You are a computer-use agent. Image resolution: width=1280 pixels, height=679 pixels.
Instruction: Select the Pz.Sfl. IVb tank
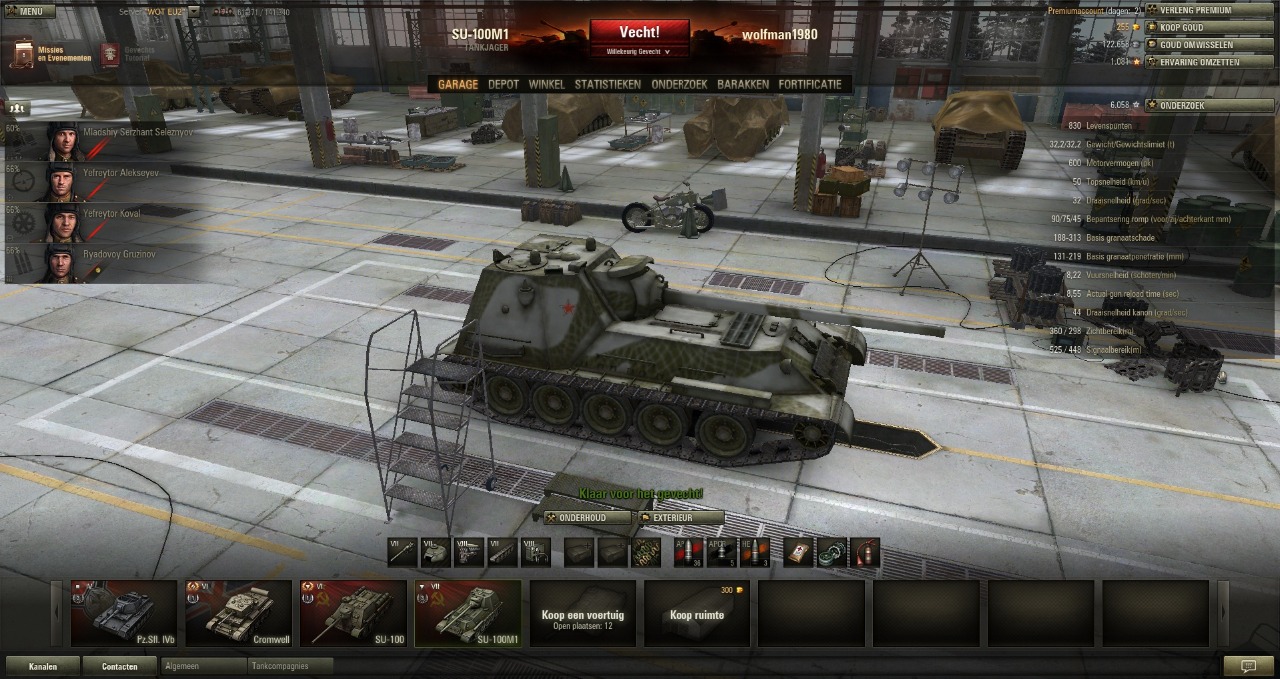coord(123,613)
